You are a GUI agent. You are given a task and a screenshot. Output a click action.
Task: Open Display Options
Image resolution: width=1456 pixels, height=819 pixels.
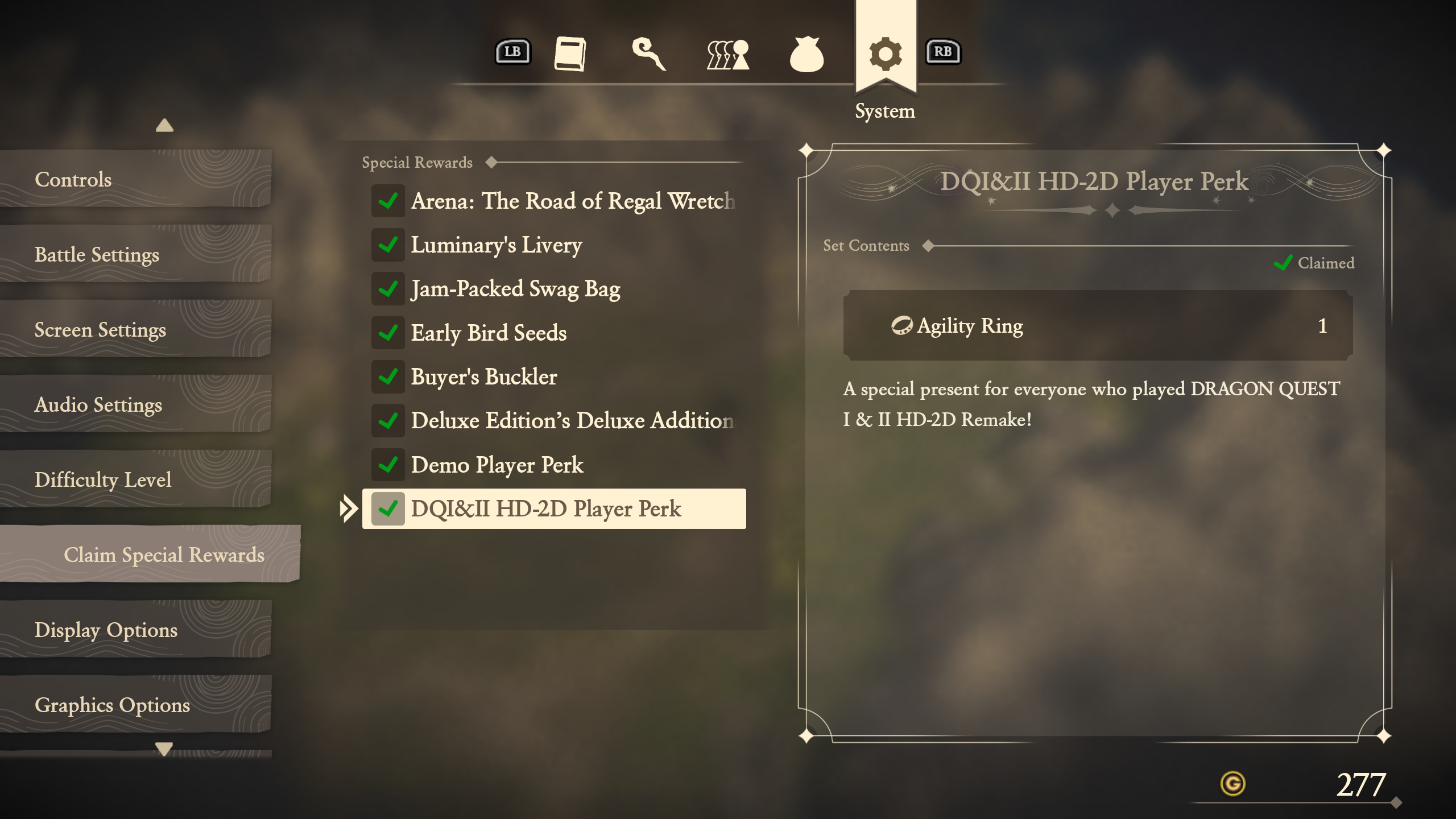click(134, 630)
